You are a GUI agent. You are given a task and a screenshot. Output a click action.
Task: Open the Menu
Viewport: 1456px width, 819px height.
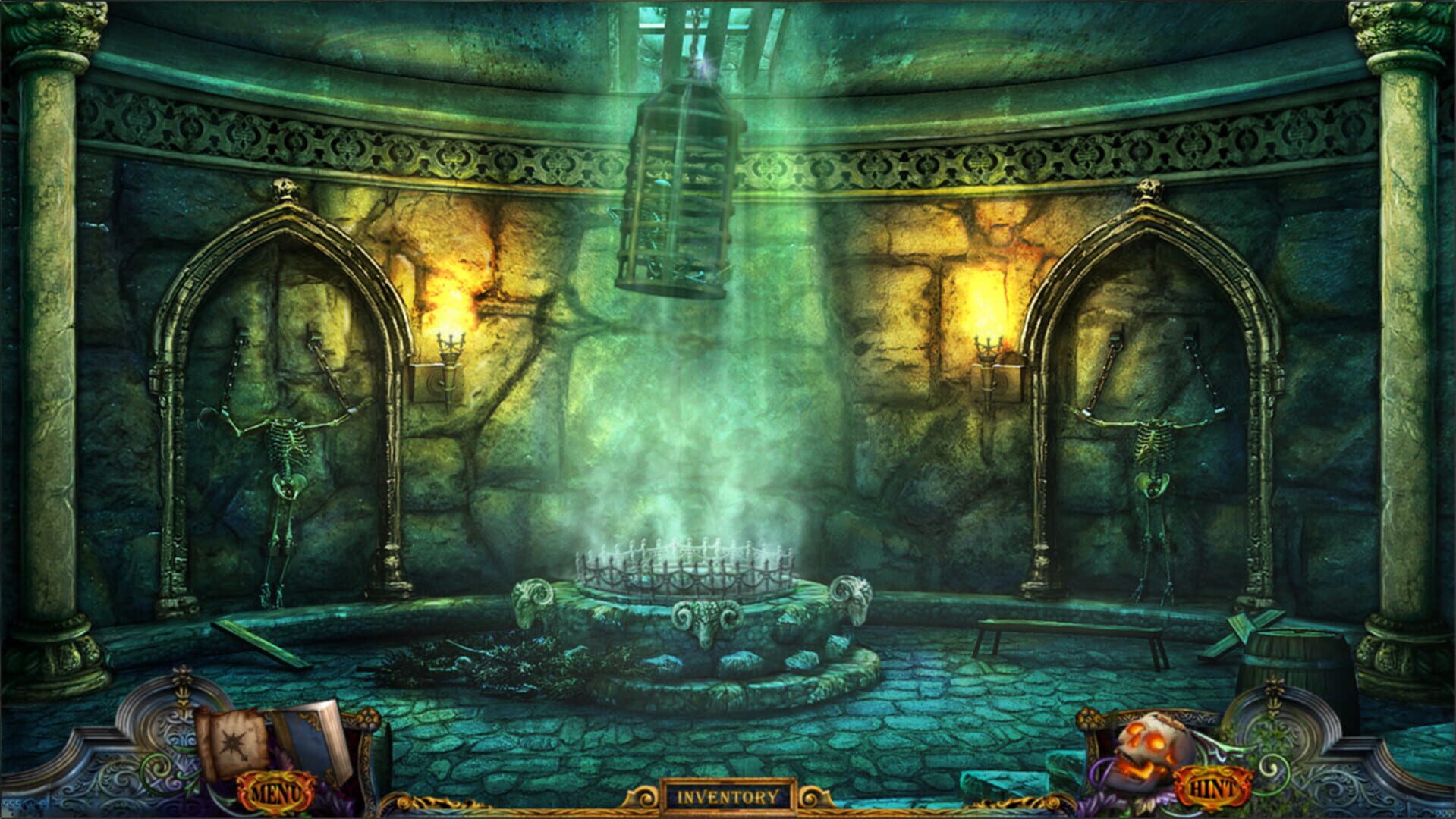pyautogui.click(x=277, y=791)
